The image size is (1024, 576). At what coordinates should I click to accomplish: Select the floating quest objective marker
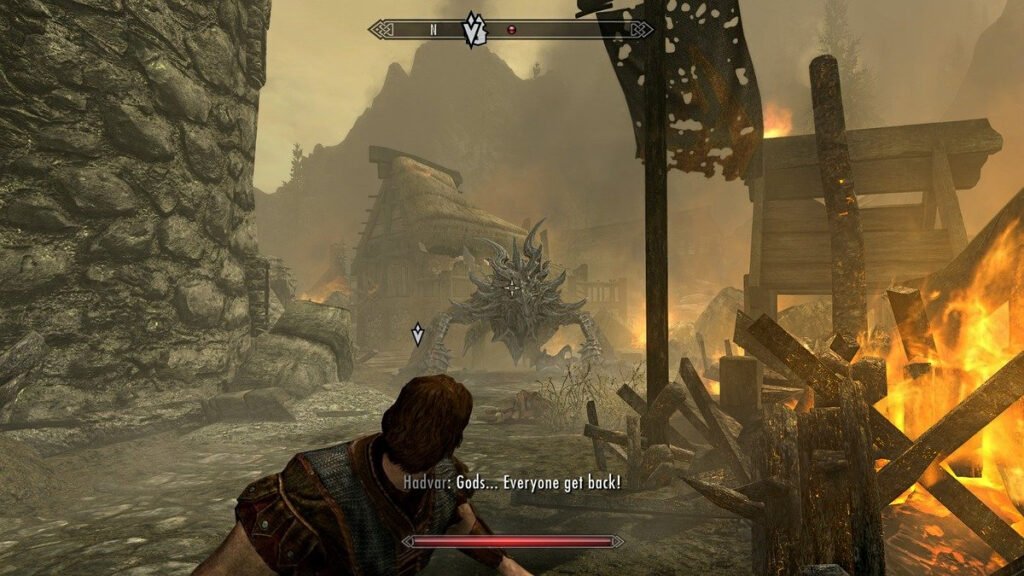(x=417, y=334)
